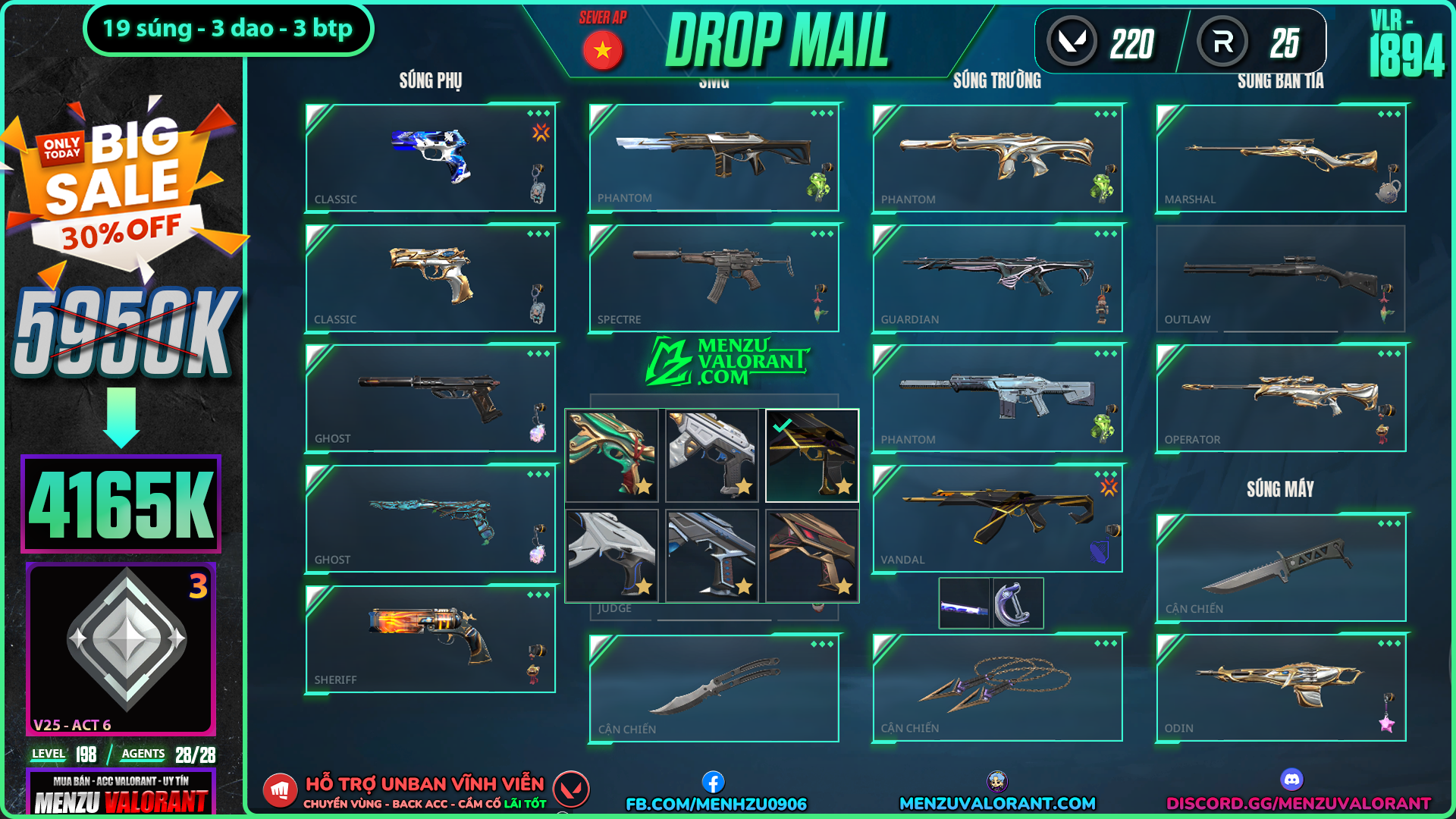Select the black and gold Vandal slot
The width and height of the screenshot is (1456, 819).
997,519
